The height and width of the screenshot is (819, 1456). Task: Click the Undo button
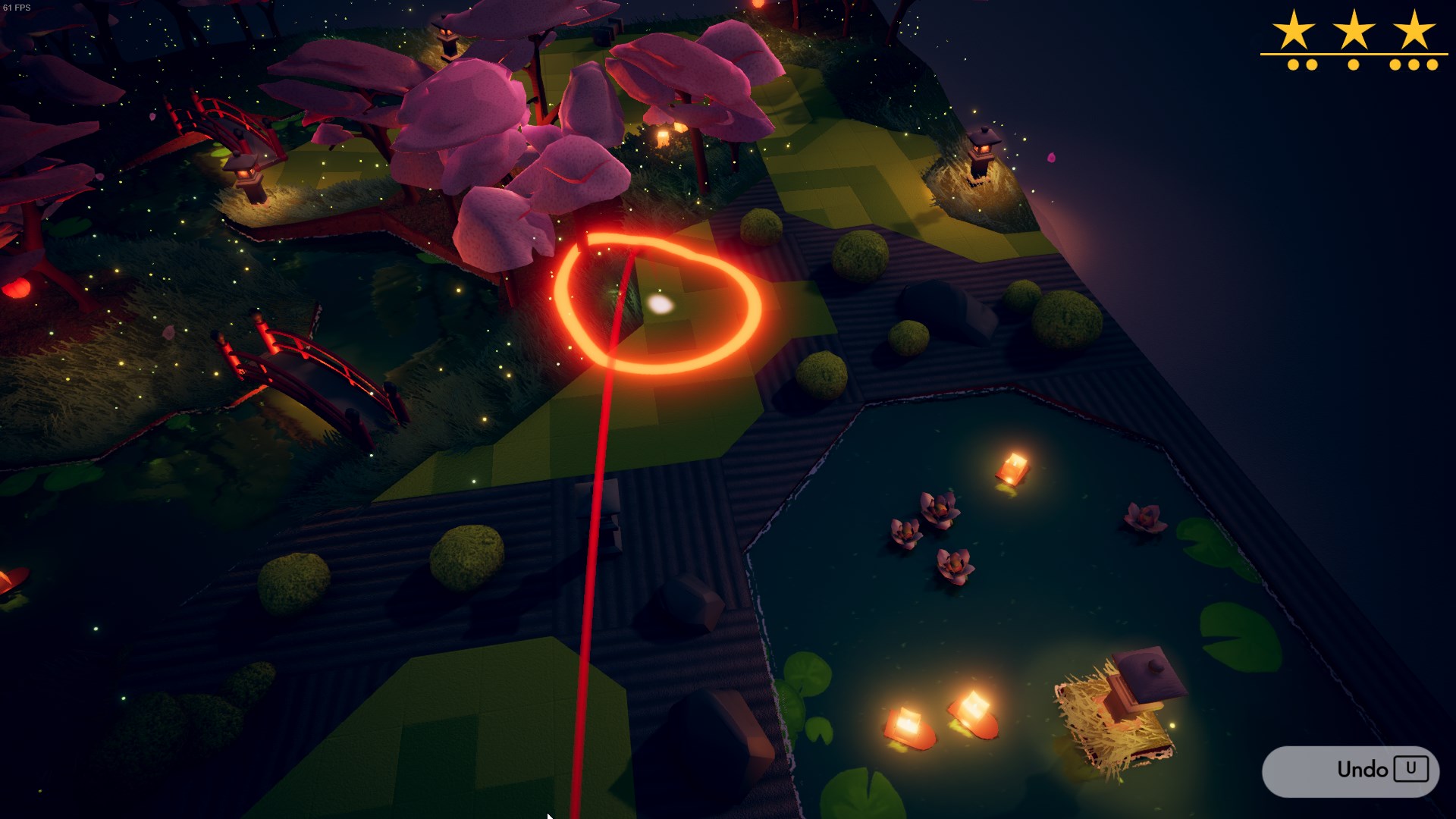pyautogui.click(x=1351, y=770)
